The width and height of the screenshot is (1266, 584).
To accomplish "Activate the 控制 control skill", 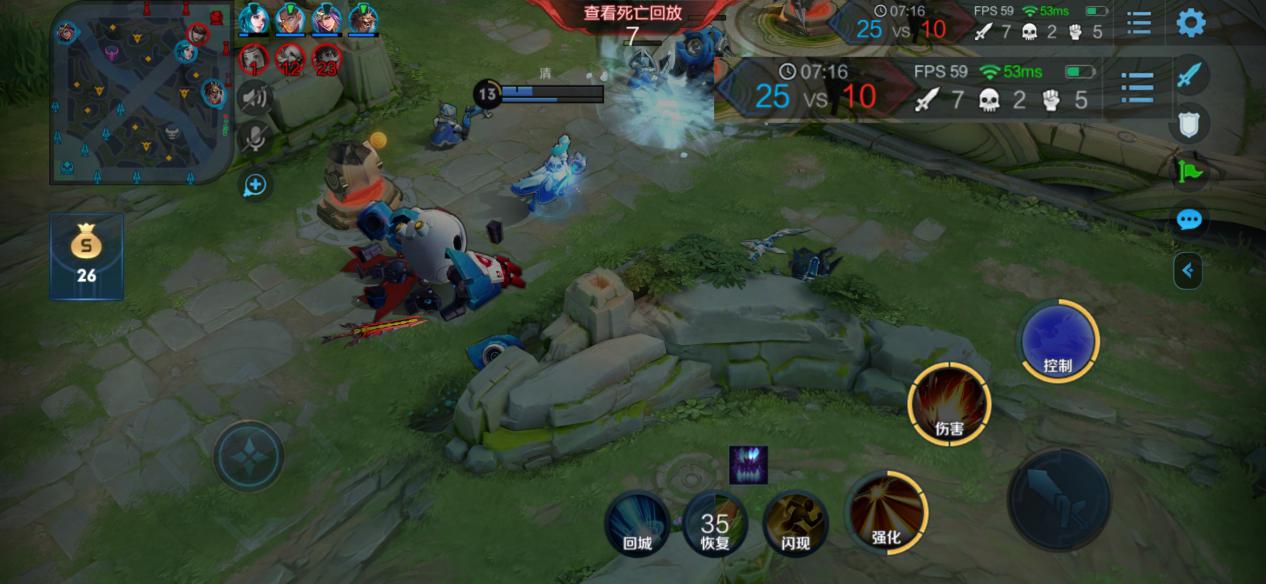I will (x=1058, y=341).
